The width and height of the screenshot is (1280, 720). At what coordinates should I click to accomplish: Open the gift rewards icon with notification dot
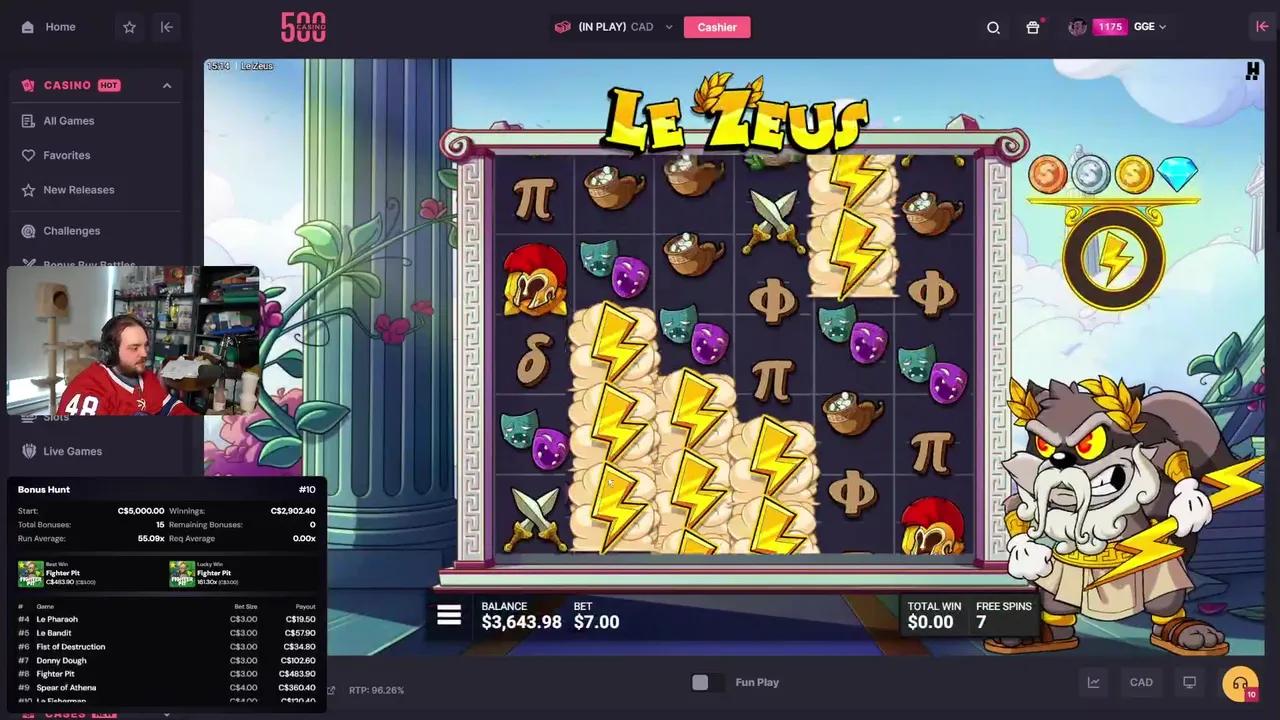tap(1033, 27)
